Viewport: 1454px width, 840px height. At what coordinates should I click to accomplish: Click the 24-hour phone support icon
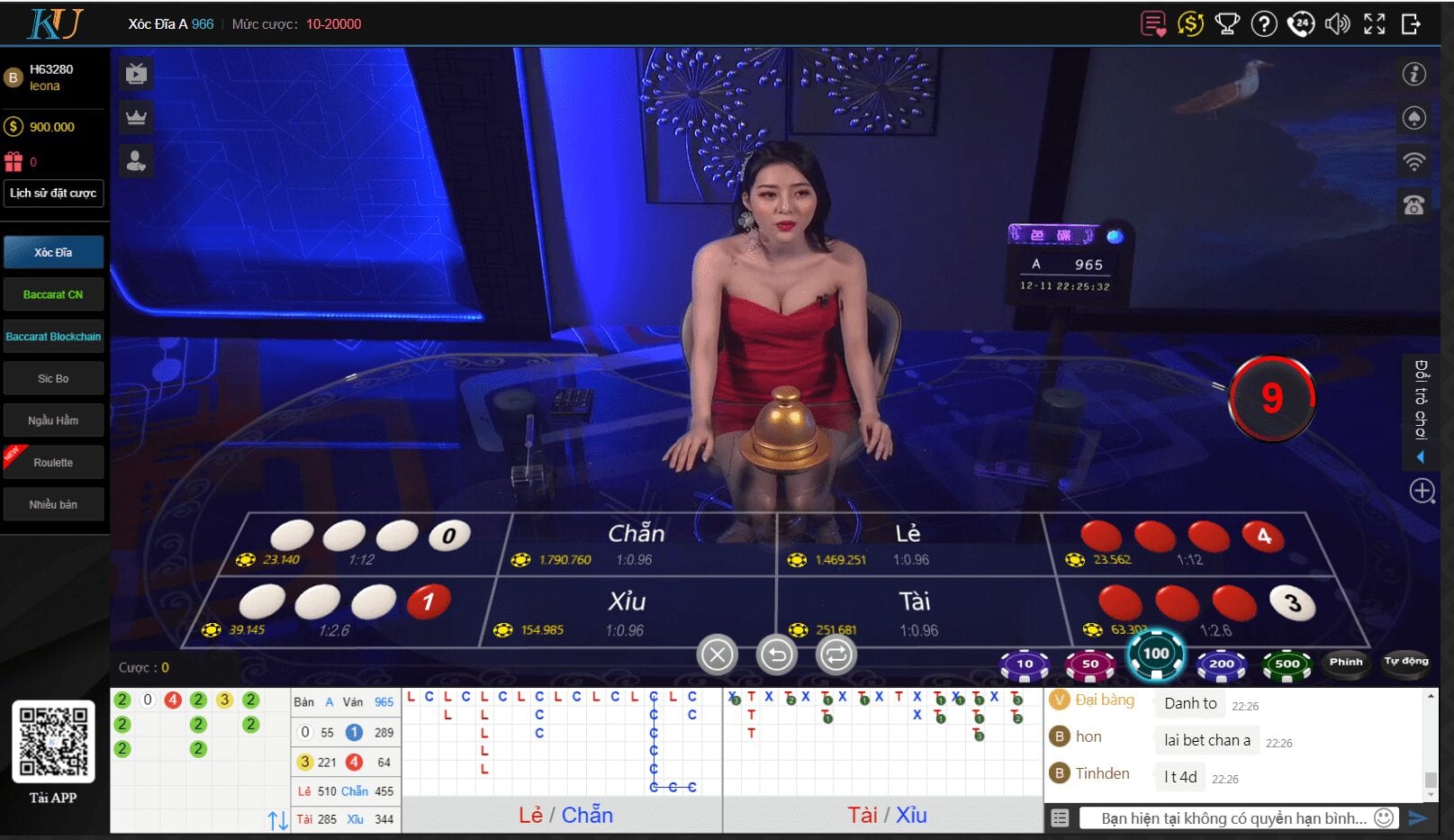pyautogui.click(x=1300, y=24)
